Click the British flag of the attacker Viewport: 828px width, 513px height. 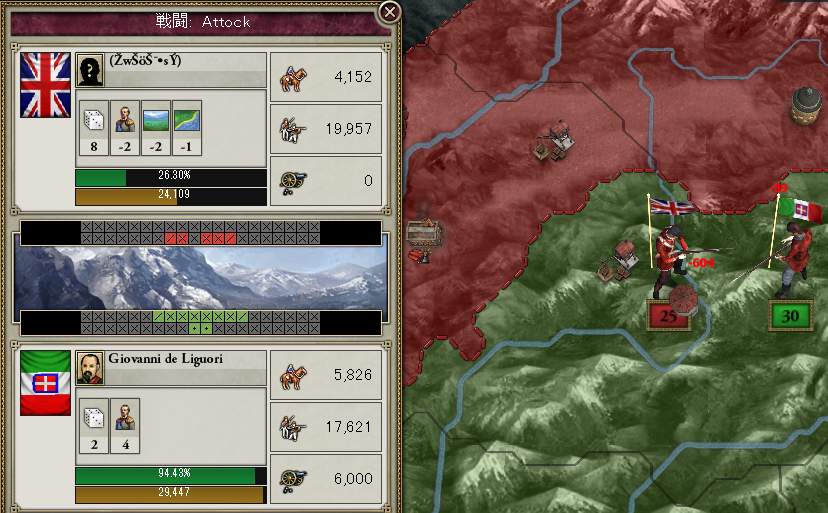(x=46, y=85)
